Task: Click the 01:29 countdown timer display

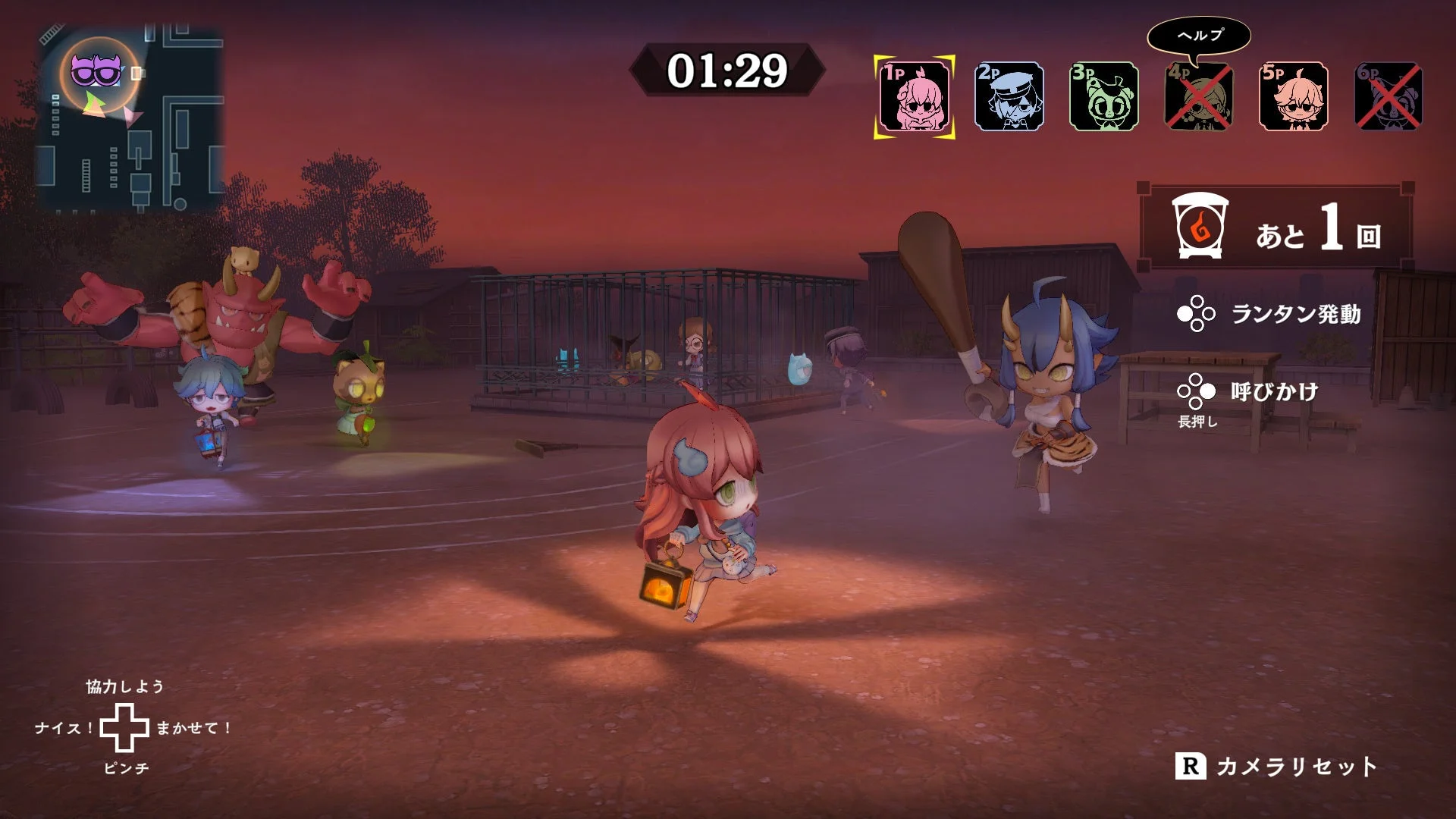Action: coord(726,70)
